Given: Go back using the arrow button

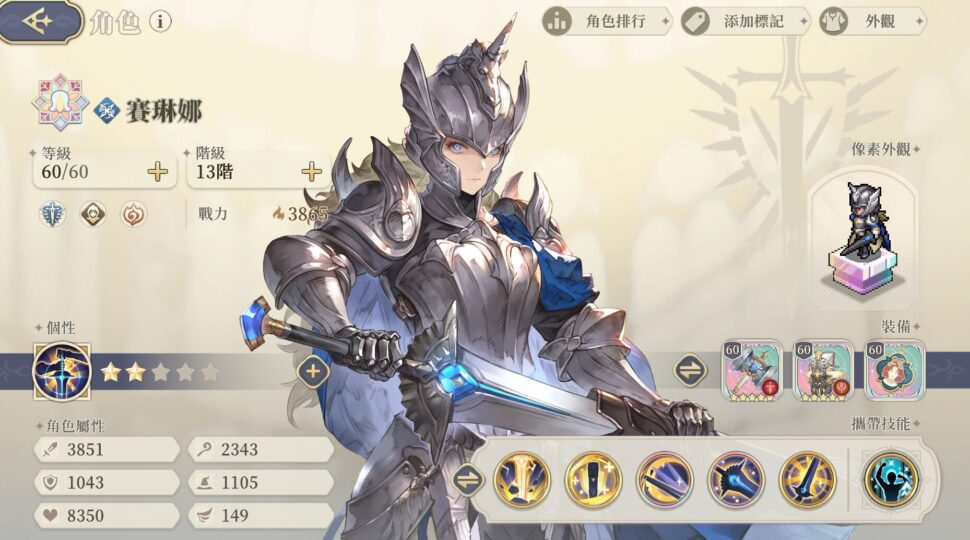Looking at the screenshot, I should coord(40,21).
